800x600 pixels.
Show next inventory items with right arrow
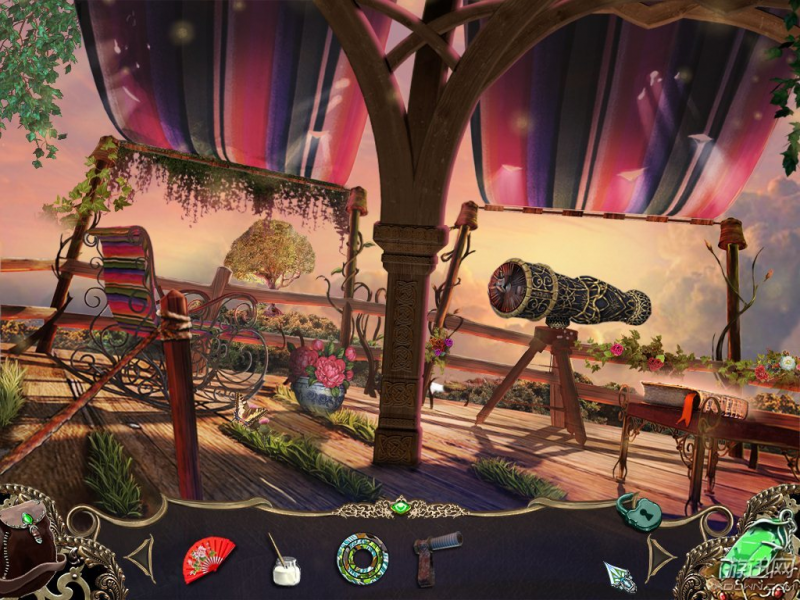click(660, 556)
